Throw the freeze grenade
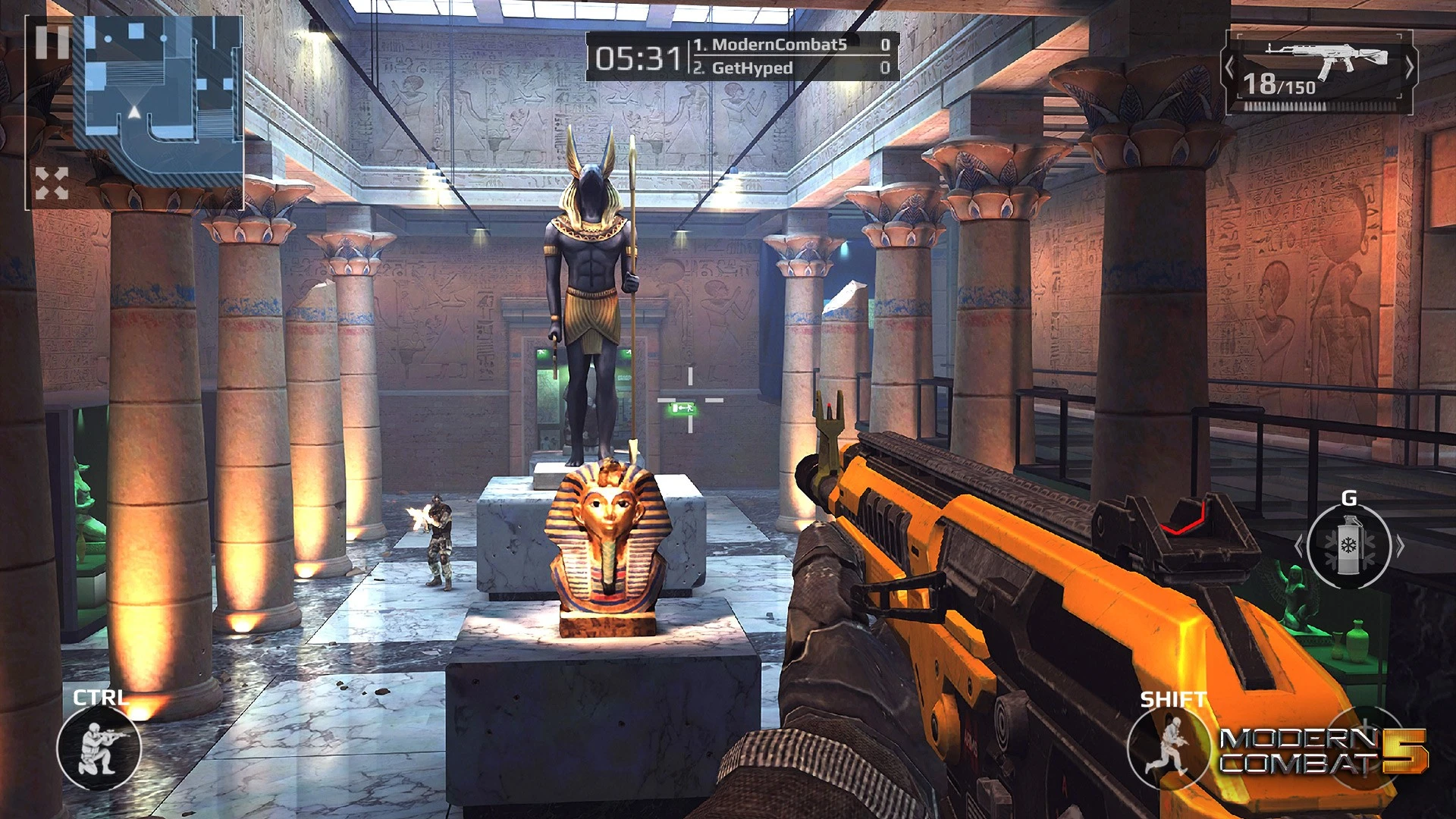Image resolution: width=1456 pixels, height=819 pixels. 1349,546
